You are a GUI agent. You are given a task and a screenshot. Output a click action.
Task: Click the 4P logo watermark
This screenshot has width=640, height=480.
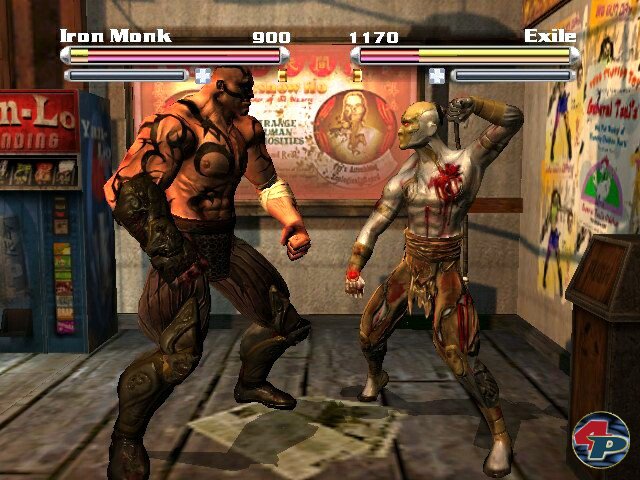[600, 438]
